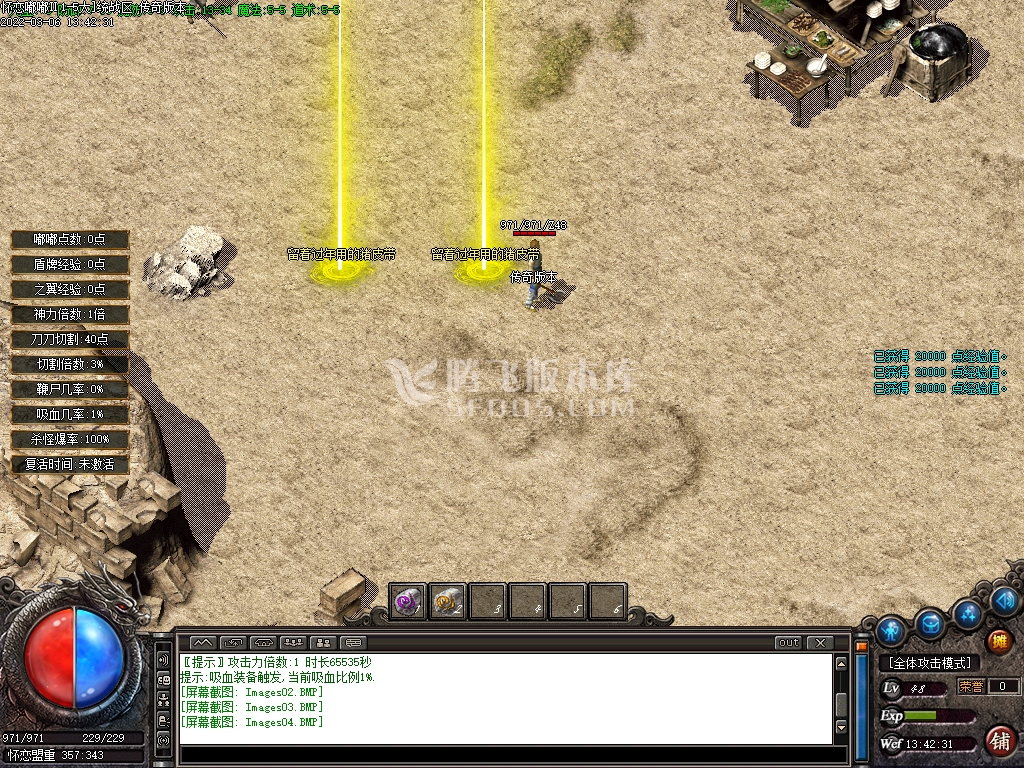Open the character panel via the blue figure icon
Screen dimensions: 1024x768
pyautogui.click(x=890, y=631)
